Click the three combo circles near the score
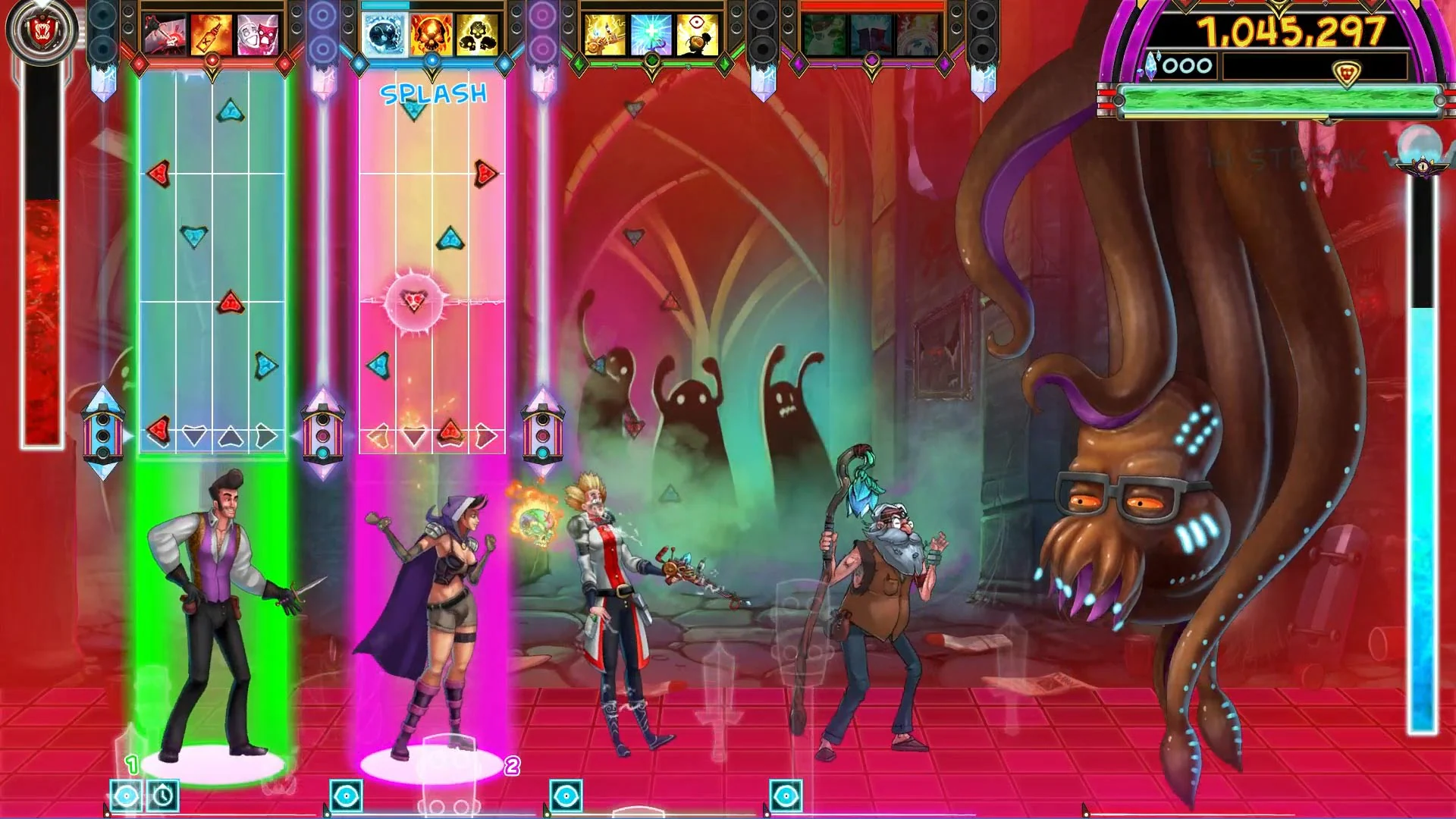The image size is (1456, 819). tap(1187, 65)
